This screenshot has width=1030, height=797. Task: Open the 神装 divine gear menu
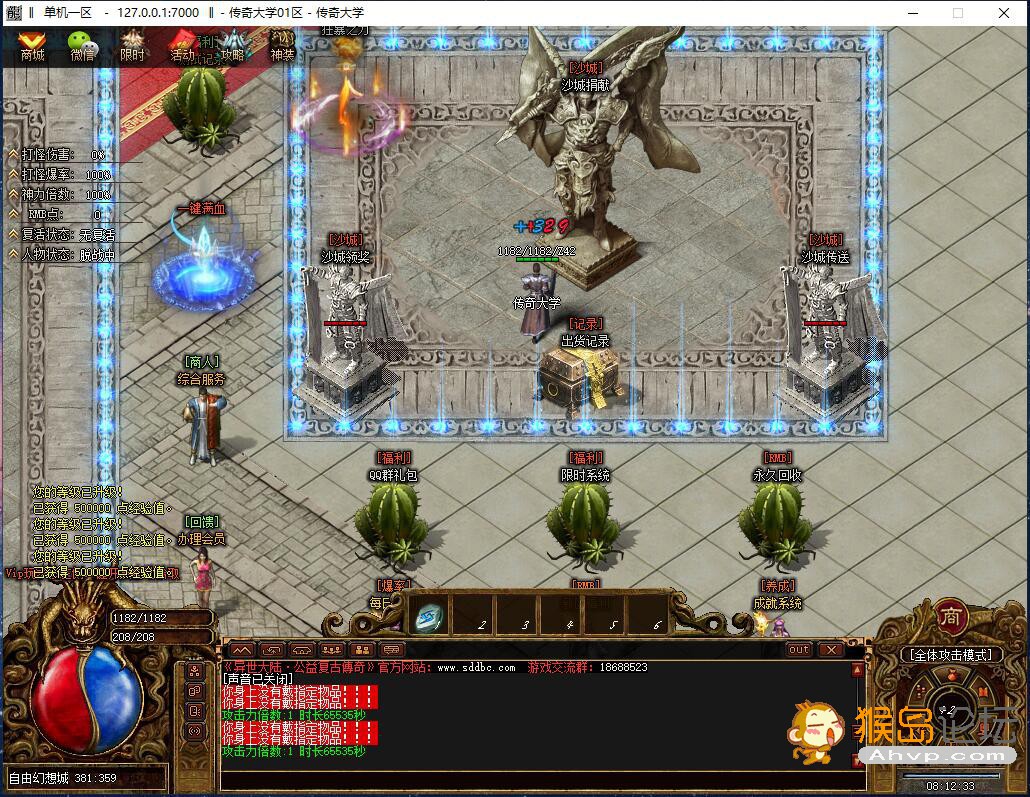point(283,47)
